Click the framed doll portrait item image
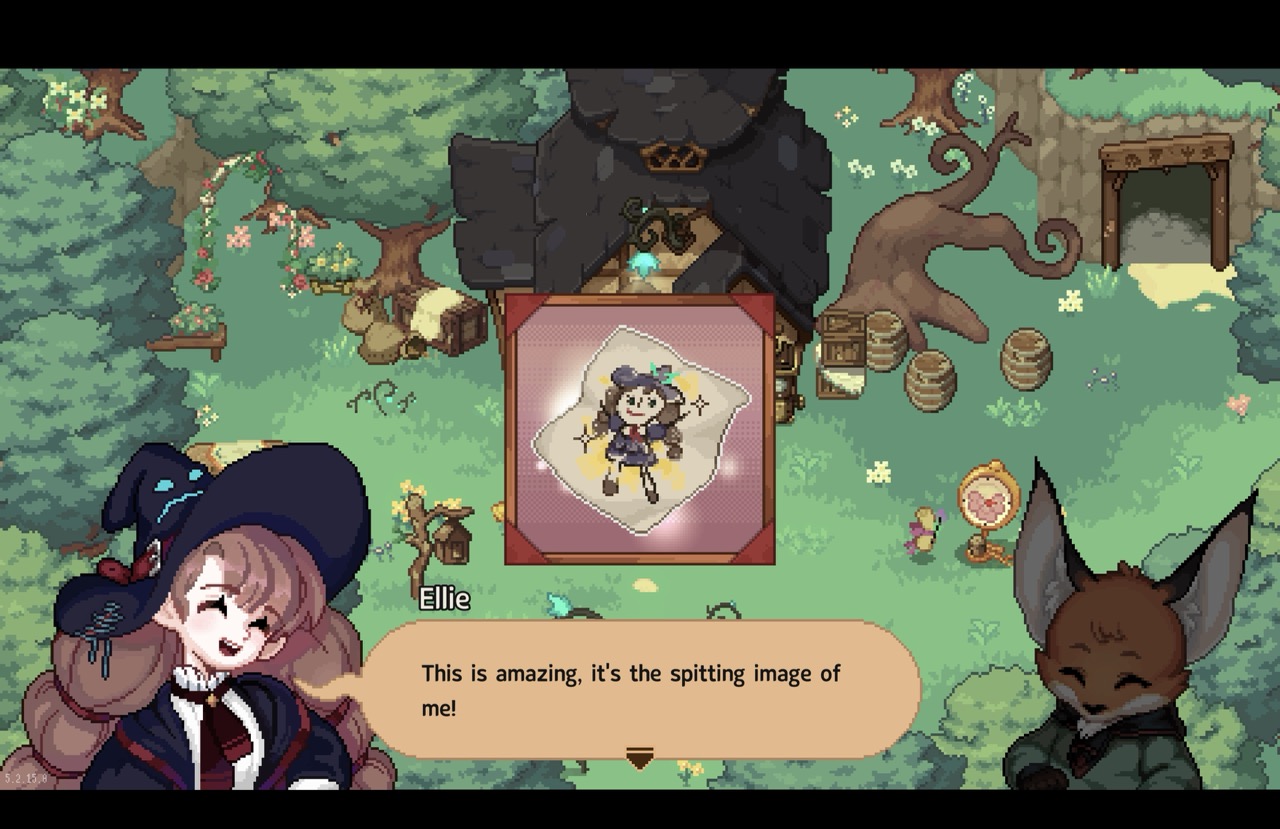Image resolution: width=1280 pixels, height=829 pixels. point(640,429)
